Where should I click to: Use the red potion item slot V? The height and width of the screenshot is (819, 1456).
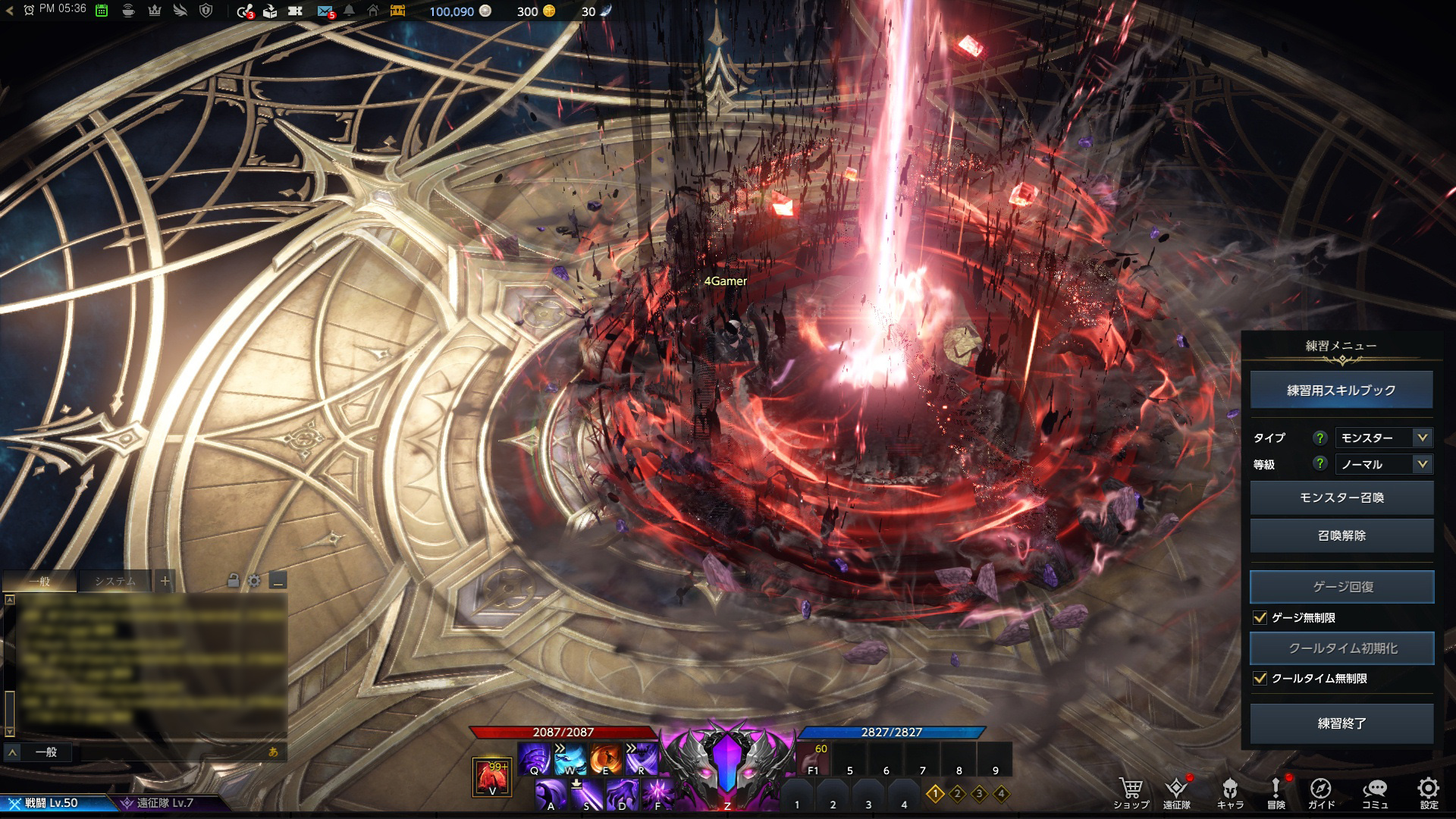pos(491,777)
